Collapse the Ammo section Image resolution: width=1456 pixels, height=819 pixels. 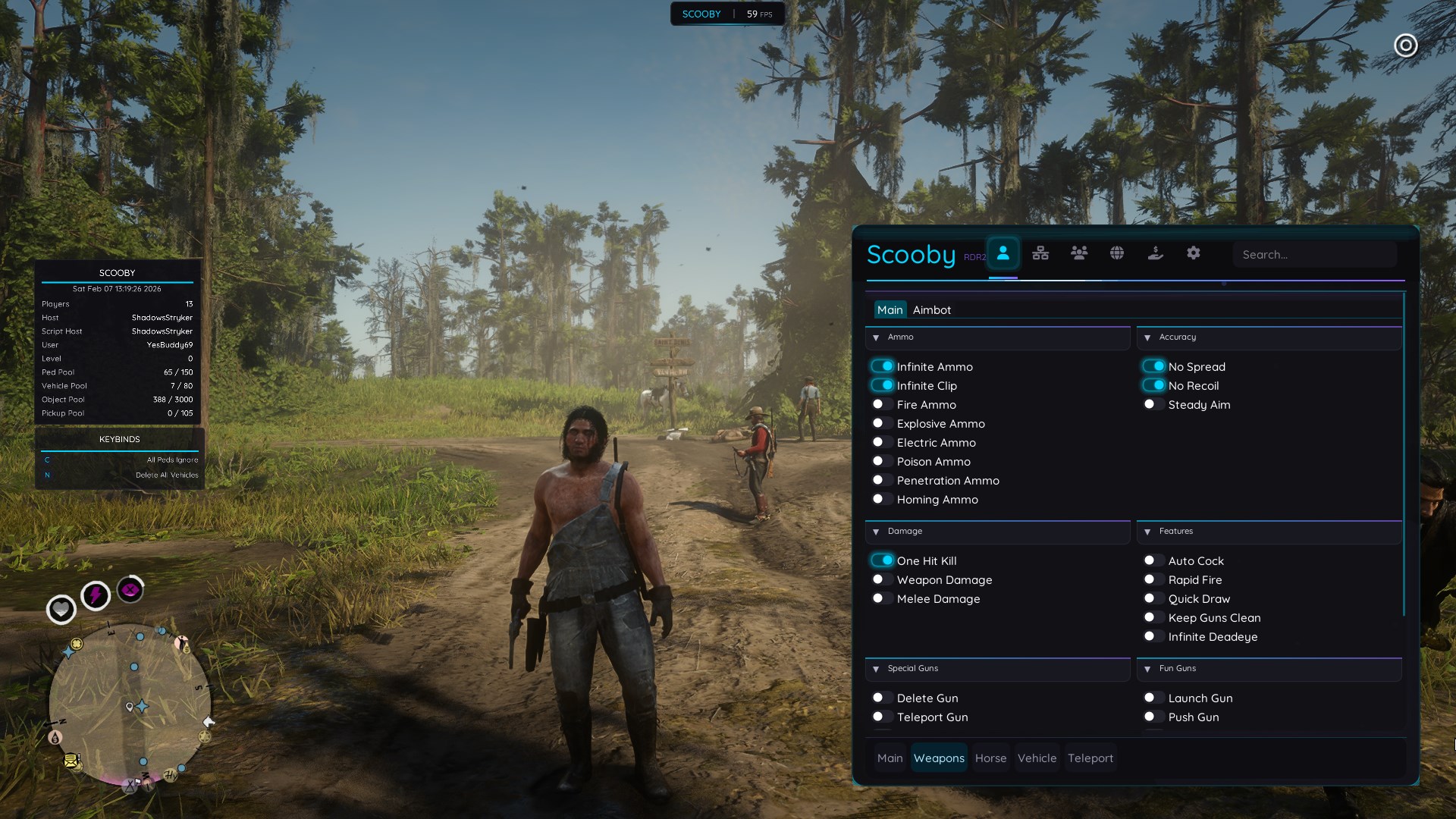[877, 337]
